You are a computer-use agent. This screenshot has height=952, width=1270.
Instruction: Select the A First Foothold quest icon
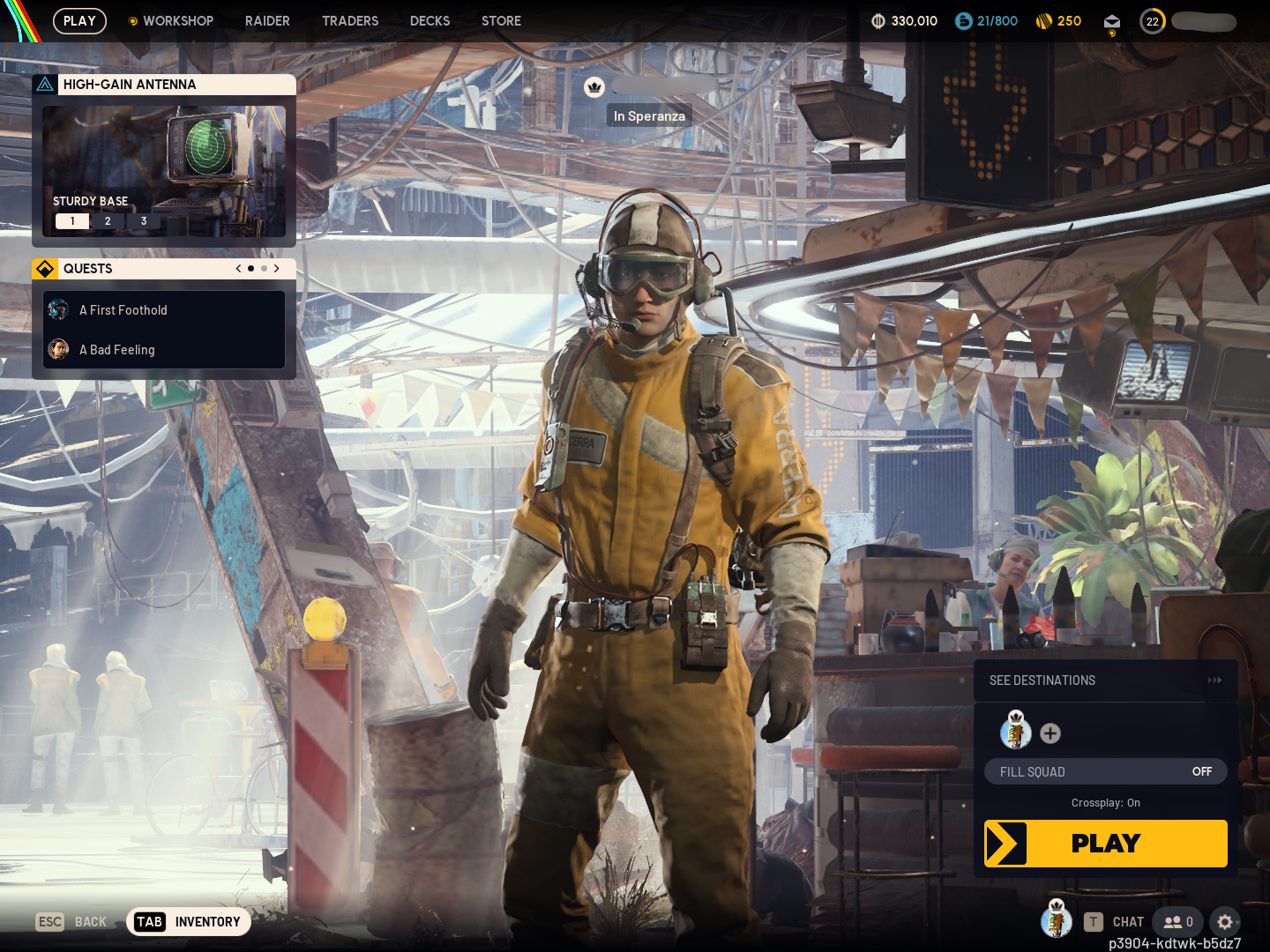(58, 309)
